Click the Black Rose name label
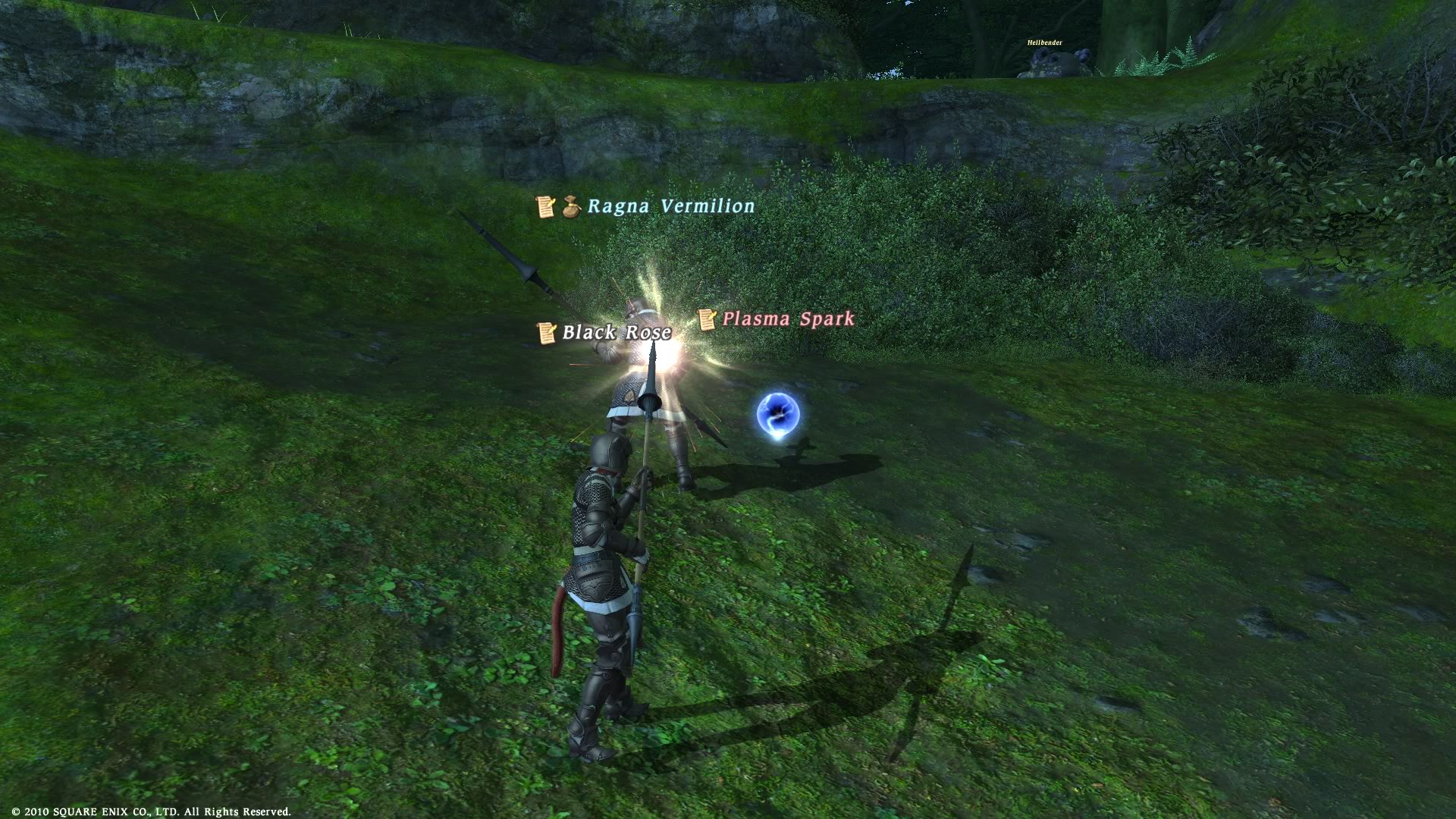The width and height of the screenshot is (1456, 819). pyautogui.click(x=616, y=332)
